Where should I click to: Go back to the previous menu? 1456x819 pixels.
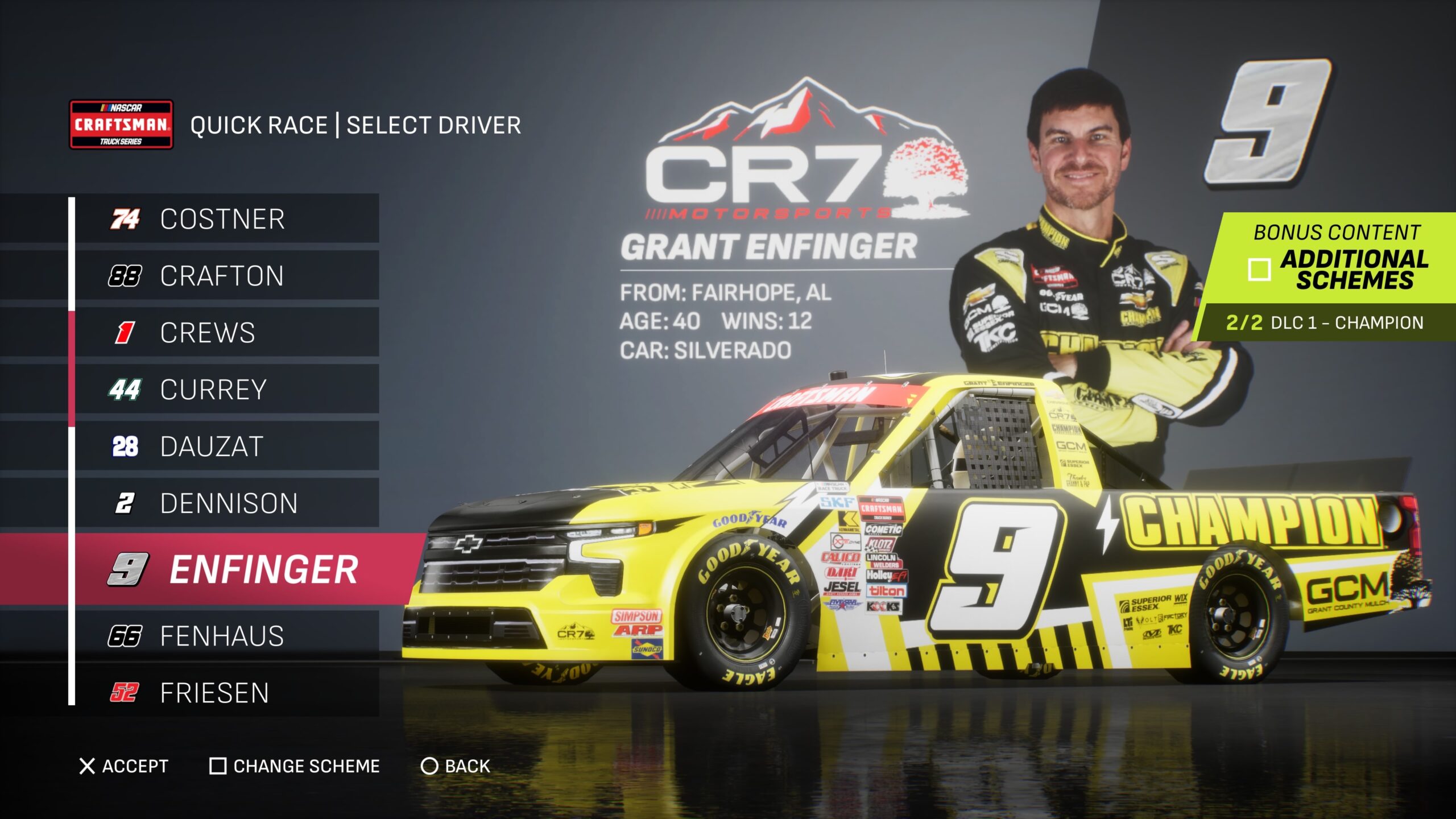tap(456, 766)
